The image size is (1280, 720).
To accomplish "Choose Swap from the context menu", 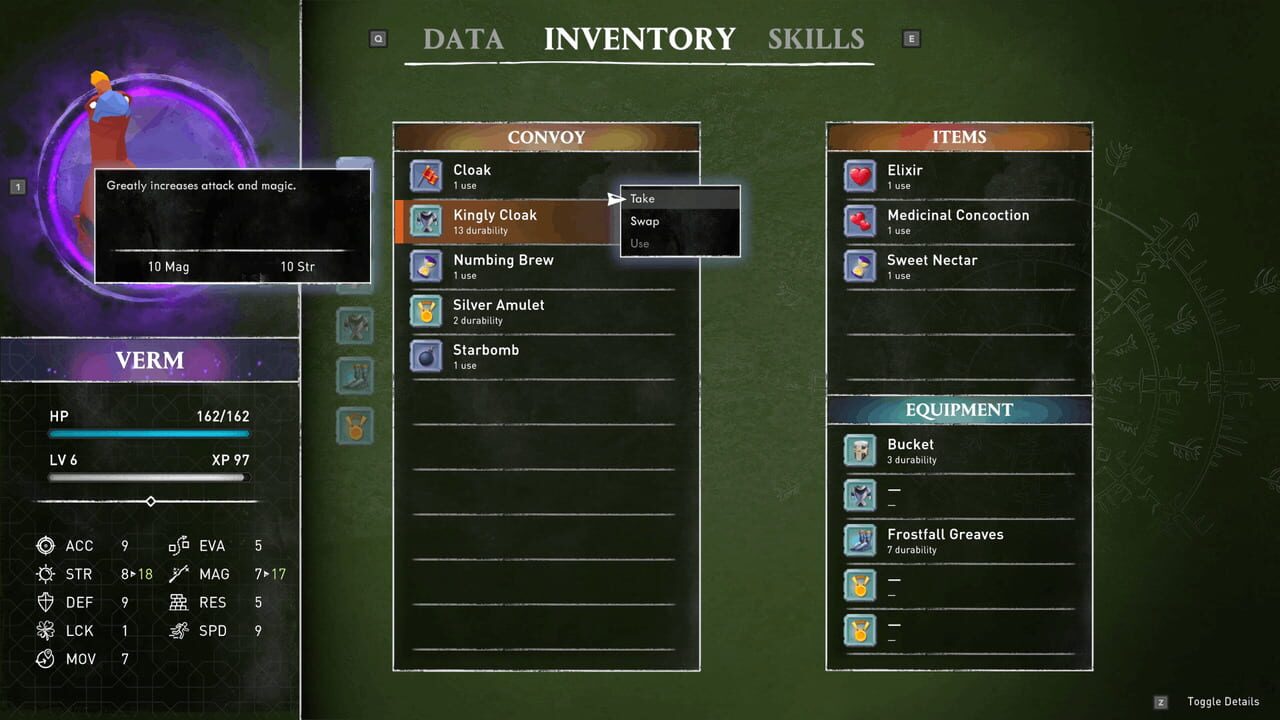I will coord(644,221).
